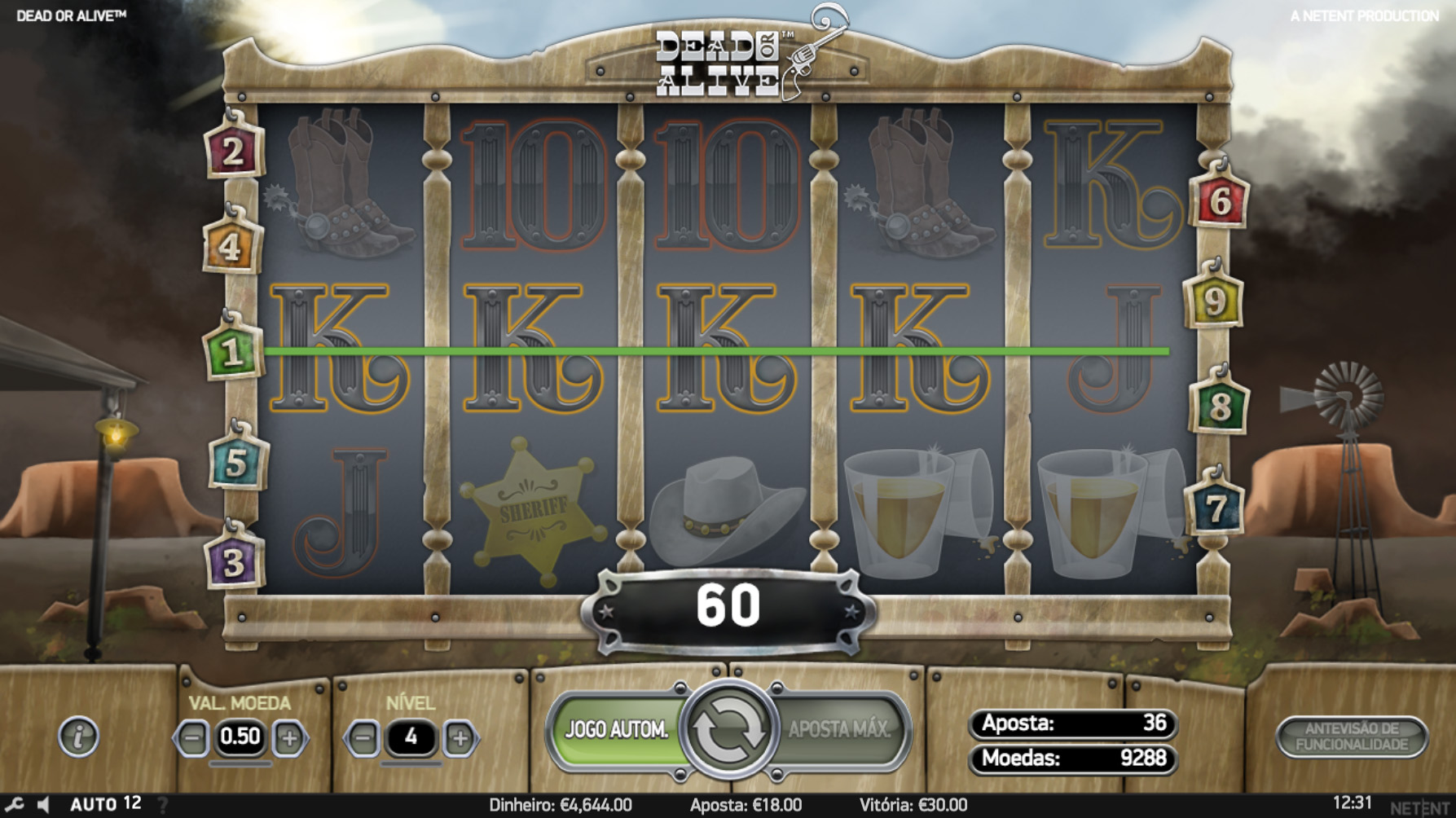Select the APOSTA MÁX. max bet button
The height and width of the screenshot is (818, 1456).
[839, 729]
